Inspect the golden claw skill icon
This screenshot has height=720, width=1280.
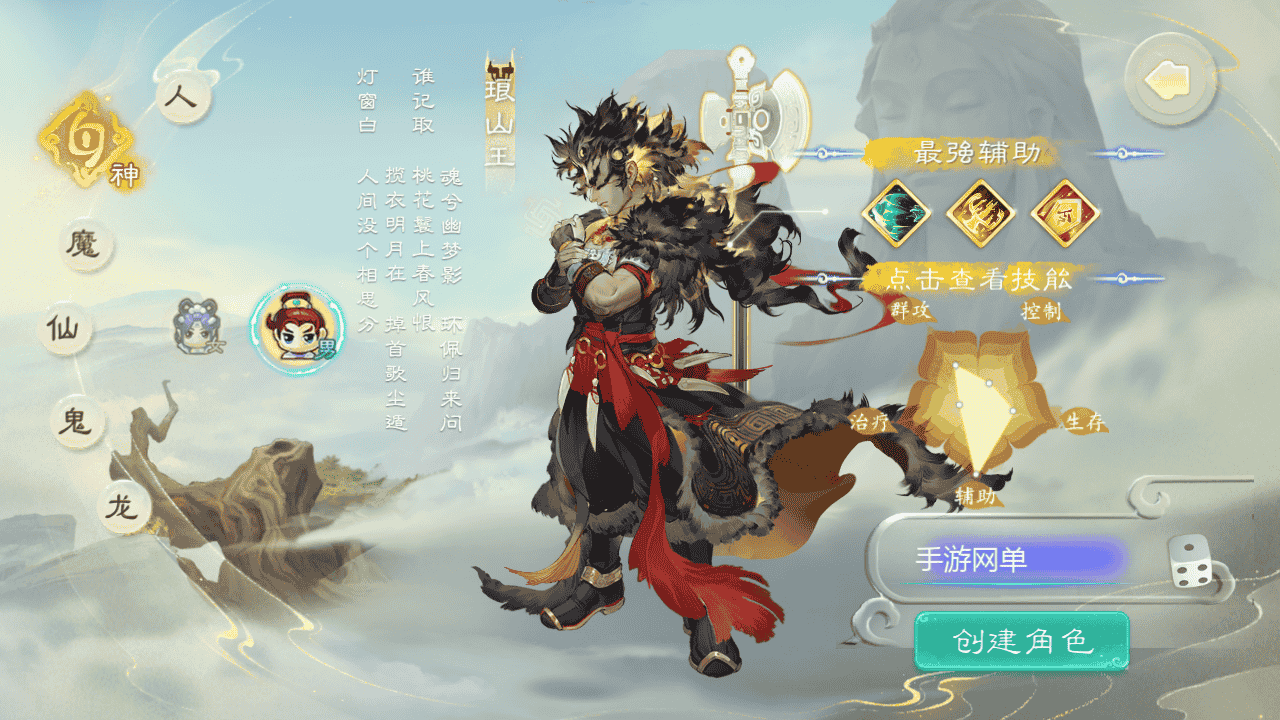click(981, 213)
